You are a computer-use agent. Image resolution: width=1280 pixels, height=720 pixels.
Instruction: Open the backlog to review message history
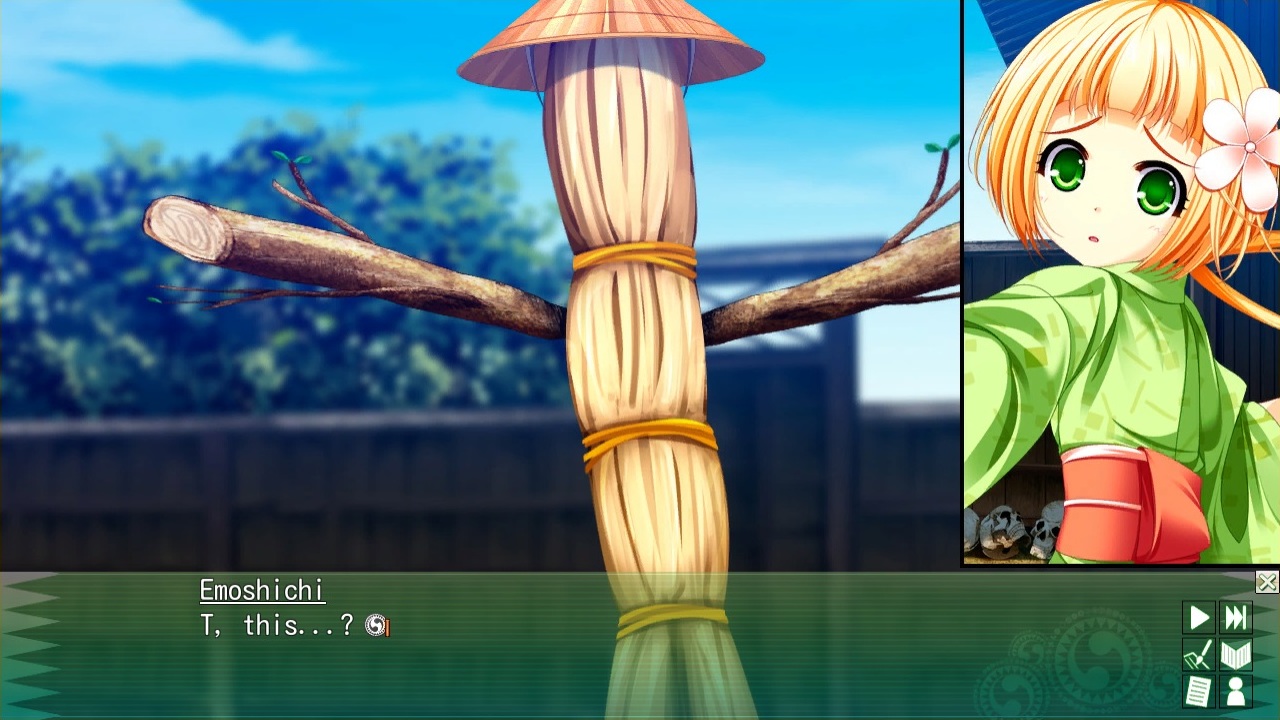click(1236, 655)
